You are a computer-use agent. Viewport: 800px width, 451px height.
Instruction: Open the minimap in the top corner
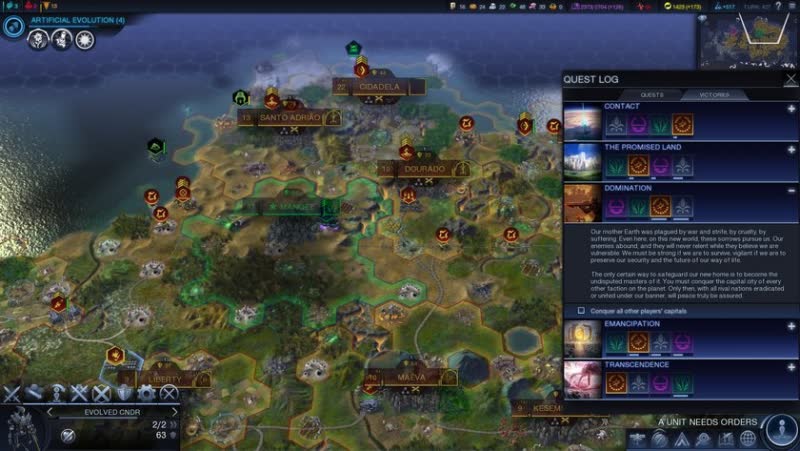745,38
